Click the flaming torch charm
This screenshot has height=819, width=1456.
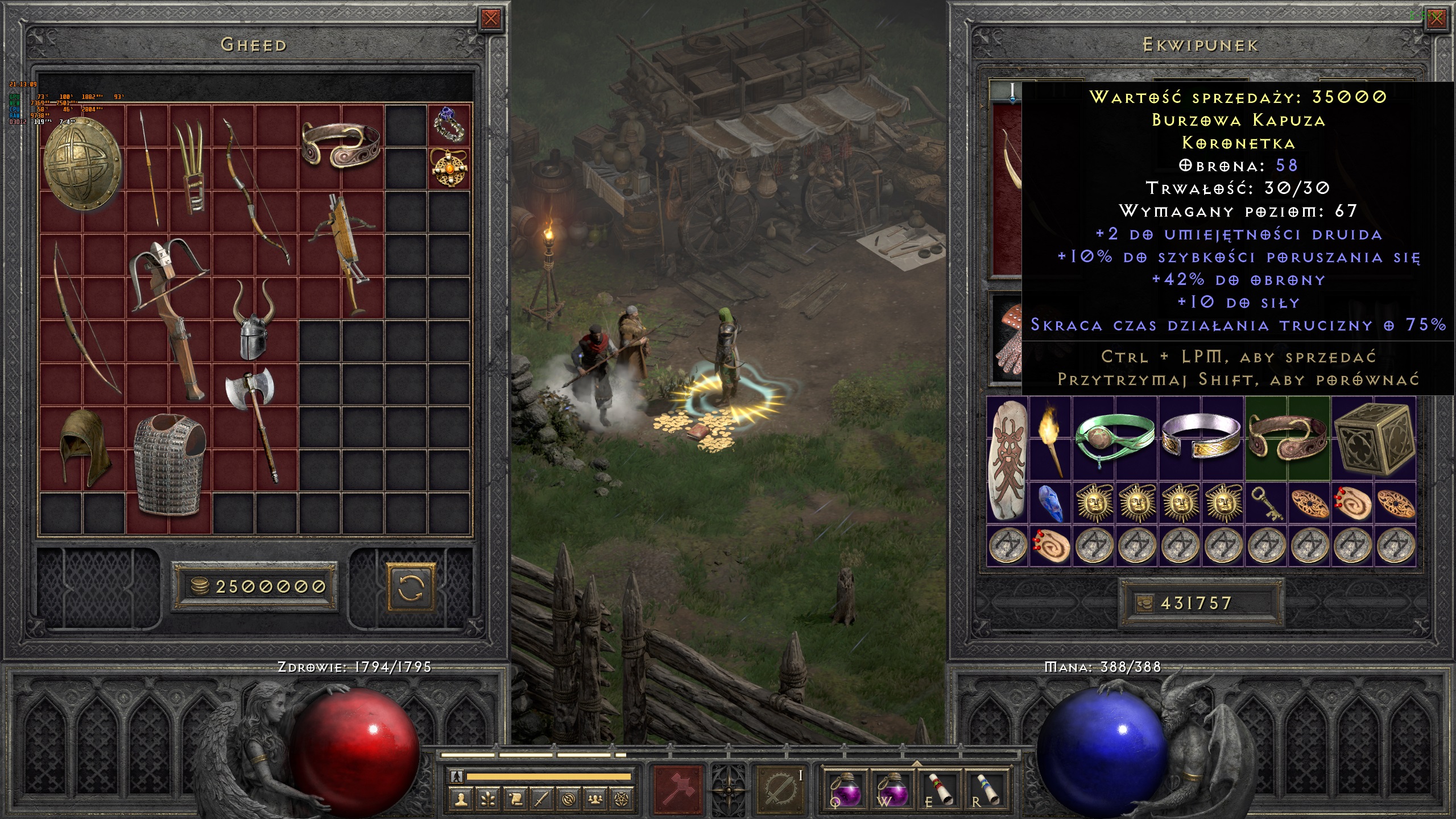point(1050,438)
